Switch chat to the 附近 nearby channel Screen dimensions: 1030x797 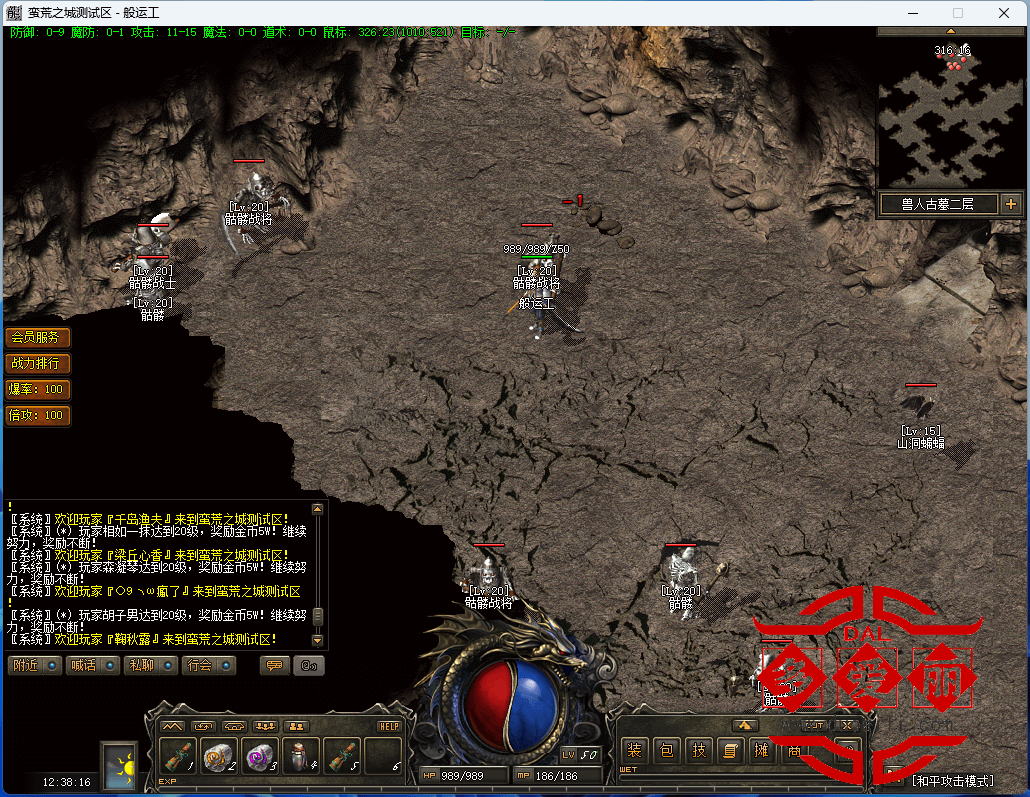[33, 665]
